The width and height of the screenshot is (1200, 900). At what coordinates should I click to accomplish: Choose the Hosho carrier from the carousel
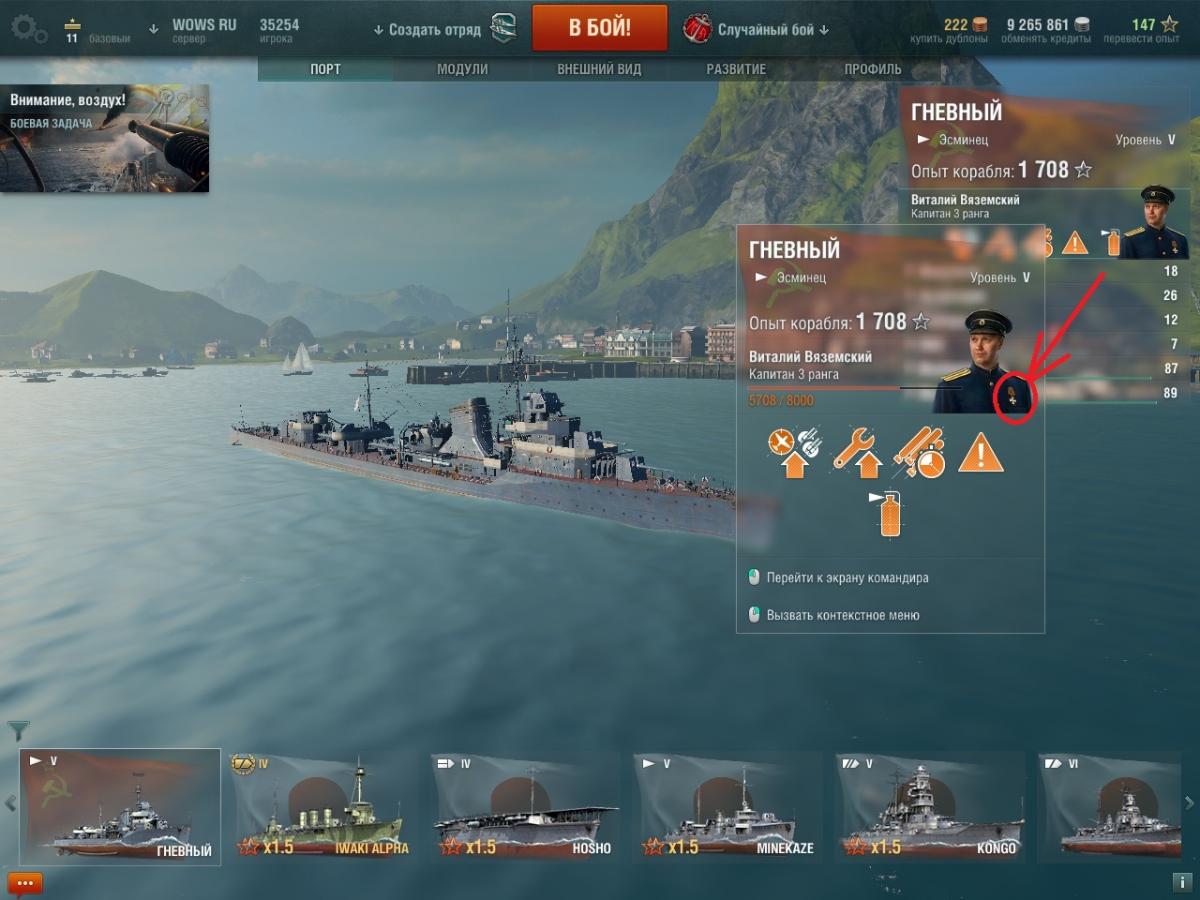(524, 806)
